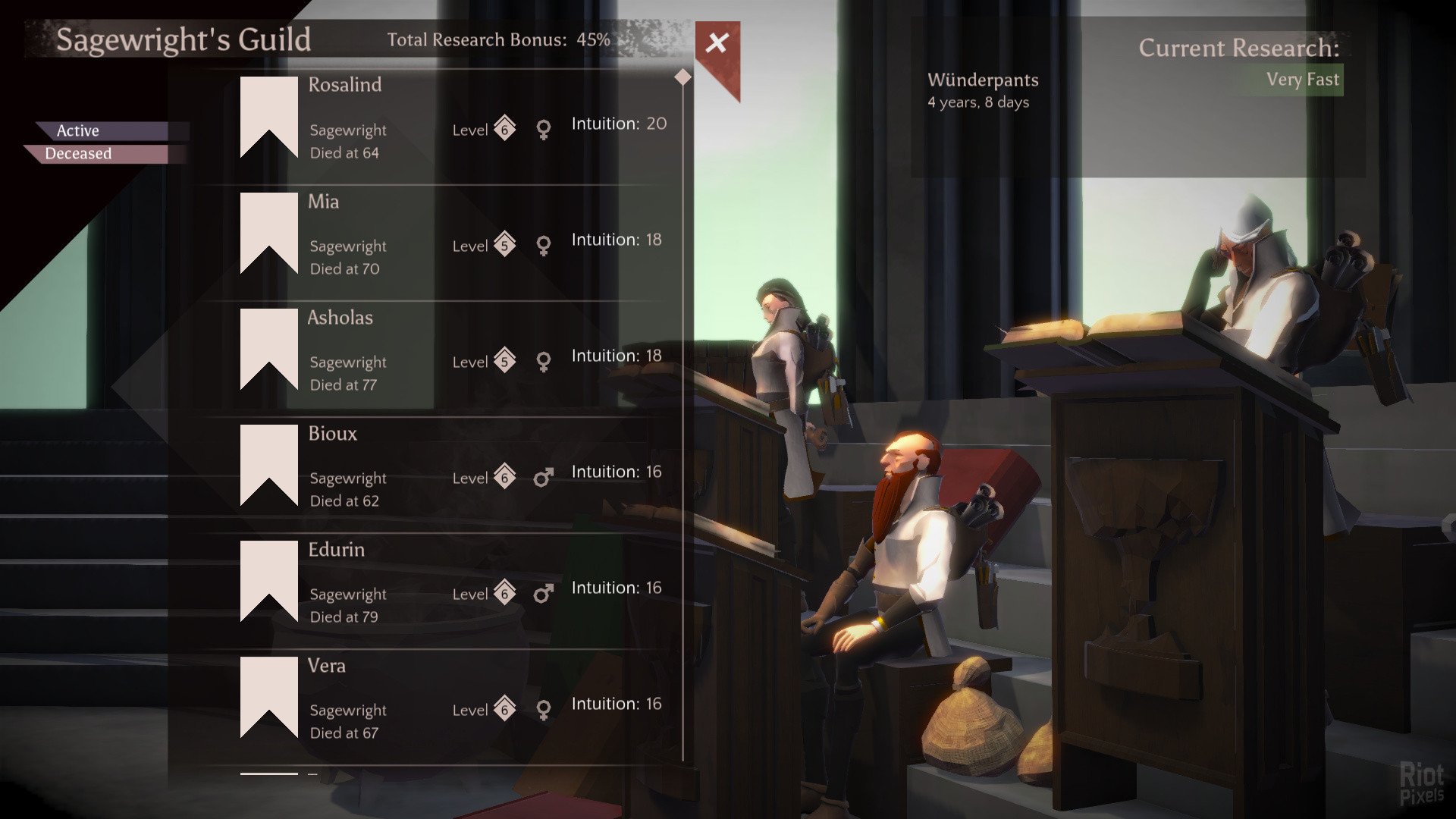Select the Edurin list entry
Viewport: 1456px width, 819px height.
[x=455, y=585]
